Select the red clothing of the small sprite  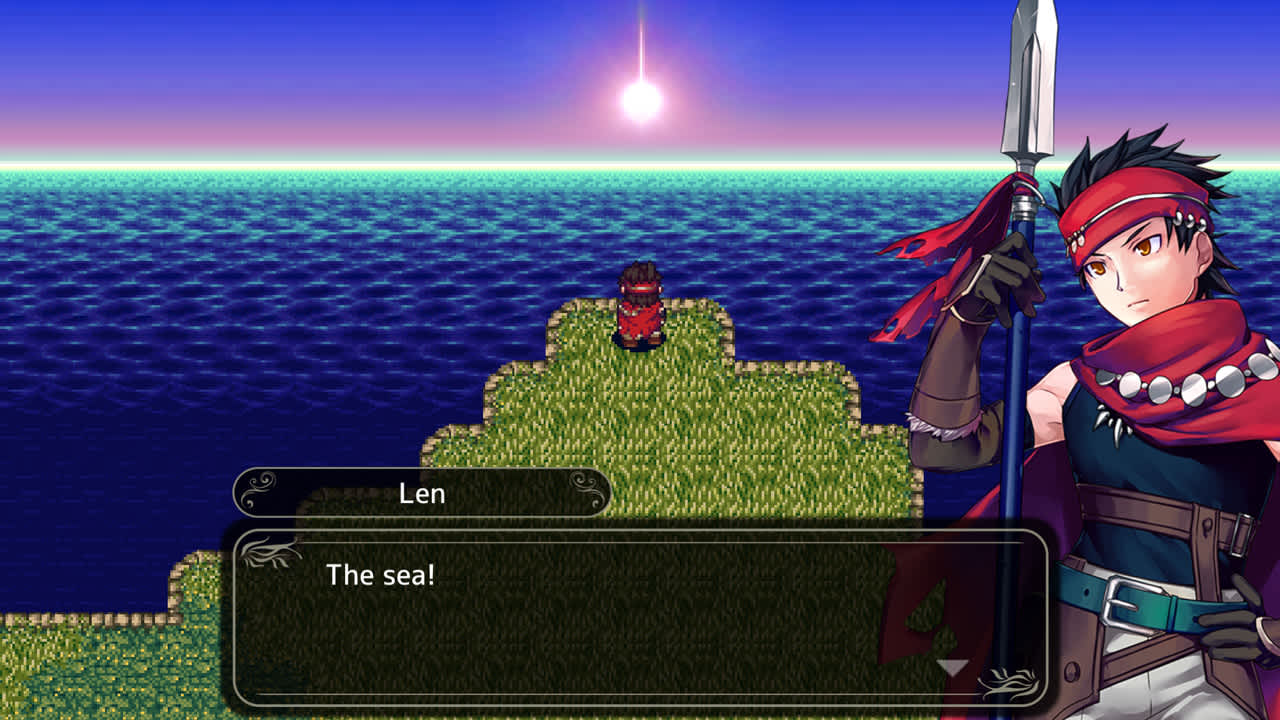pyautogui.click(x=640, y=320)
